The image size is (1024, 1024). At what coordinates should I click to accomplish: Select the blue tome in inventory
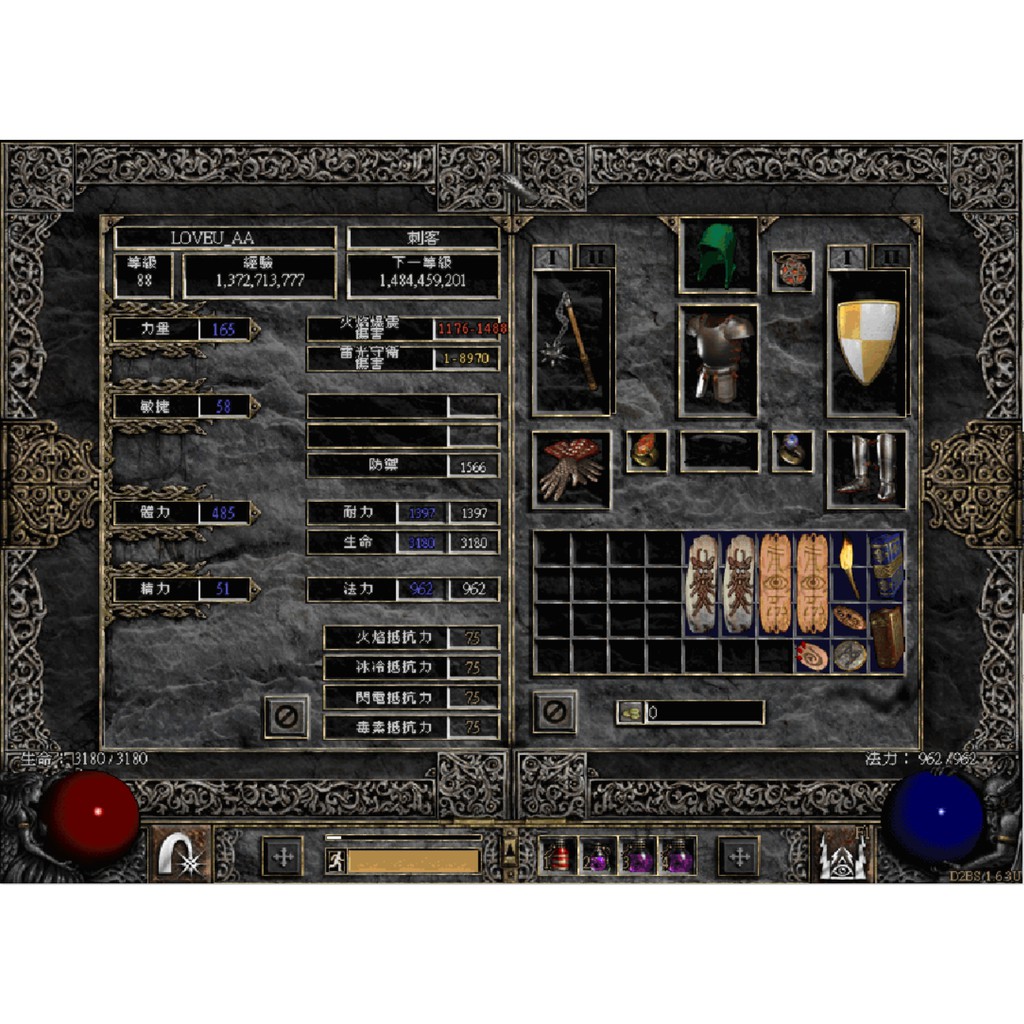tap(886, 566)
